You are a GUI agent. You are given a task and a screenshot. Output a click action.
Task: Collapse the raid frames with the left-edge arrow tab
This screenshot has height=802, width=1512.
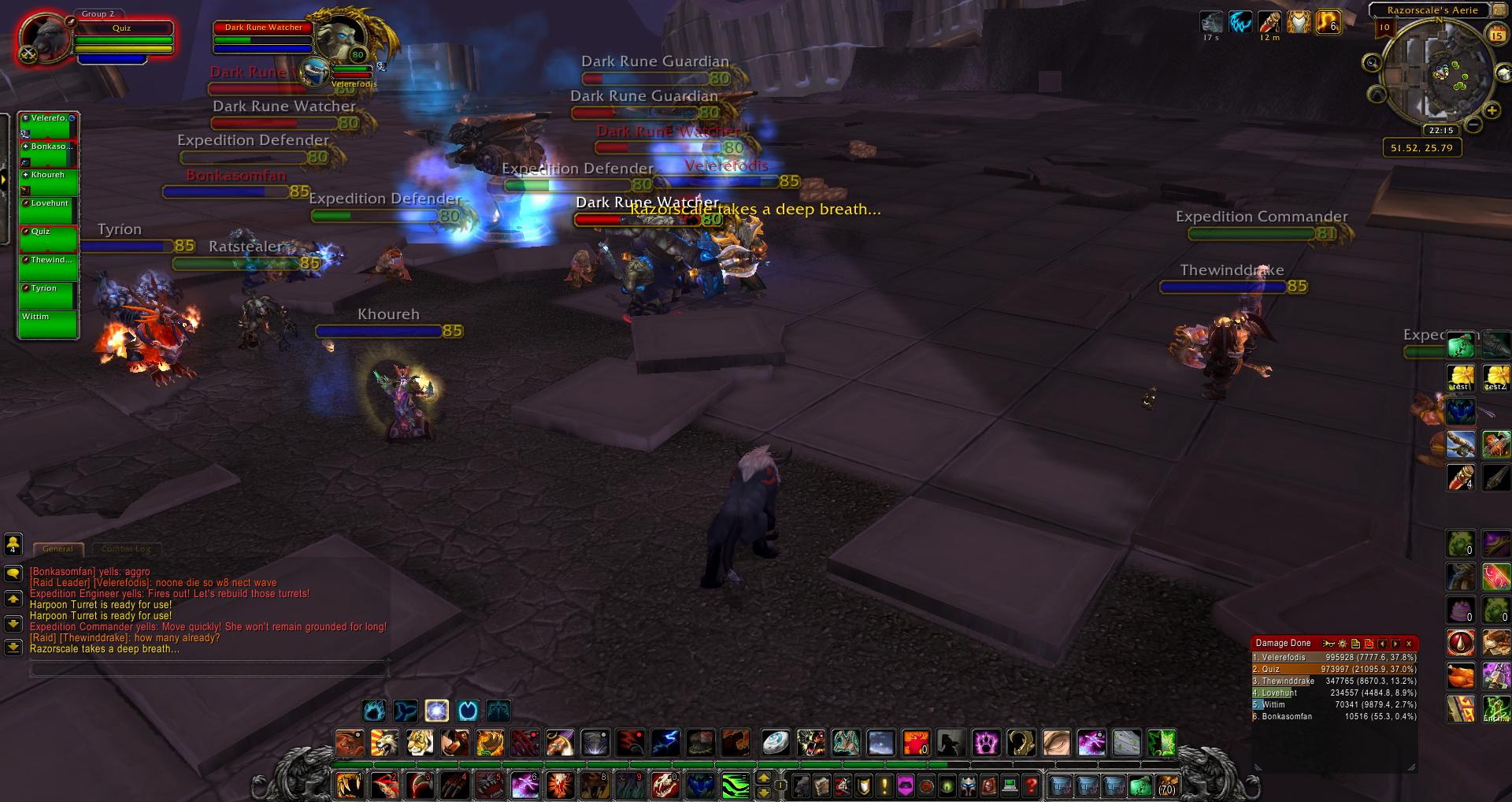[5, 179]
